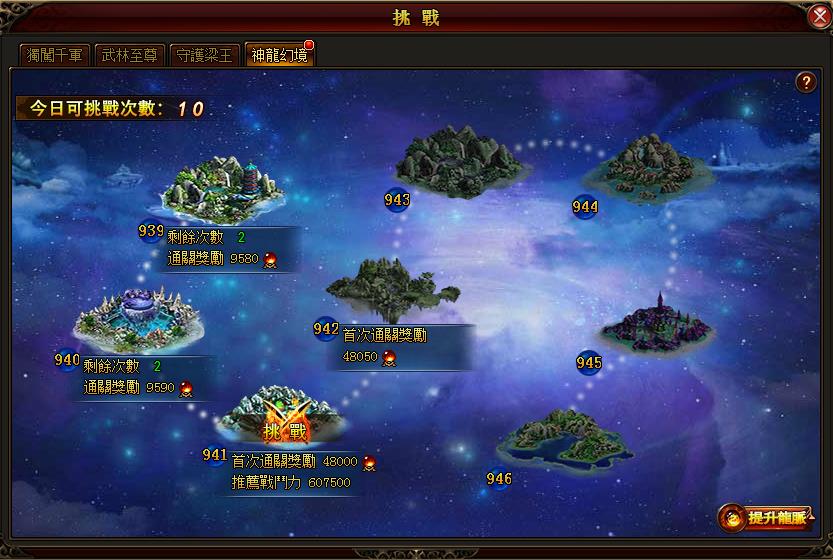833x560 pixels.
Task: Open the question mark help button
Action: tap(805, 83)
